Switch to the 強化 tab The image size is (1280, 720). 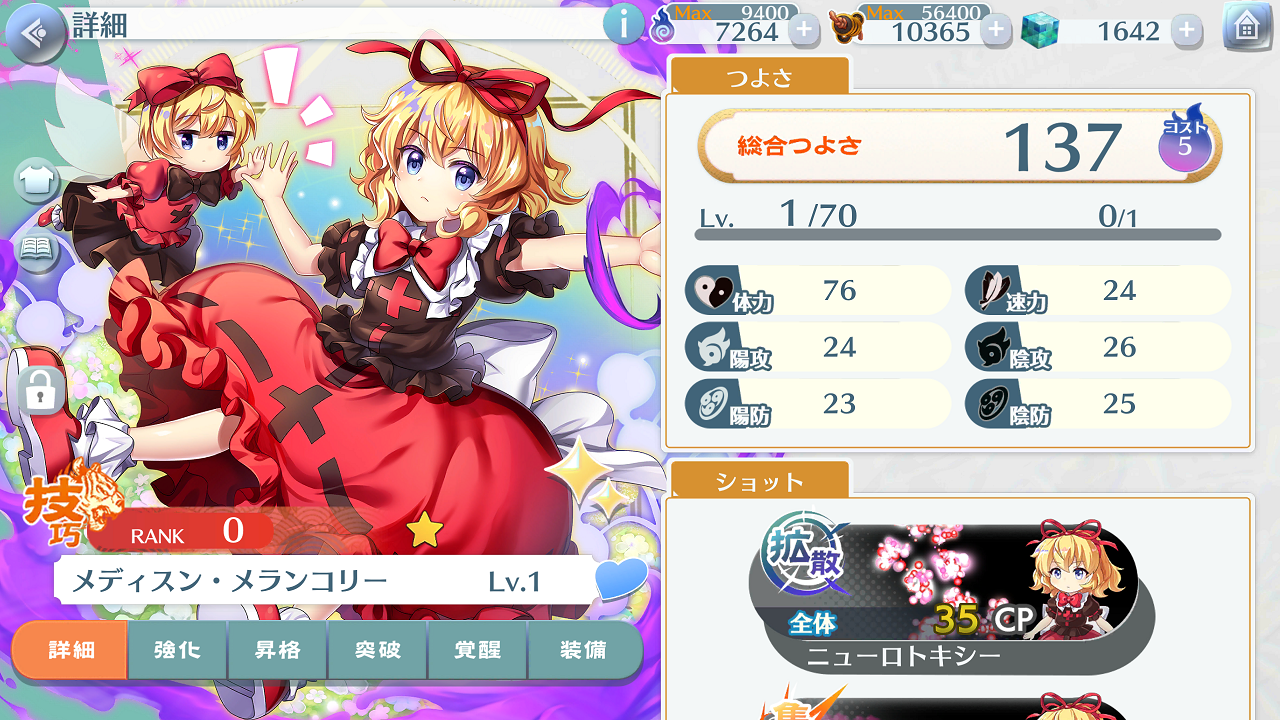coord(177,650)
